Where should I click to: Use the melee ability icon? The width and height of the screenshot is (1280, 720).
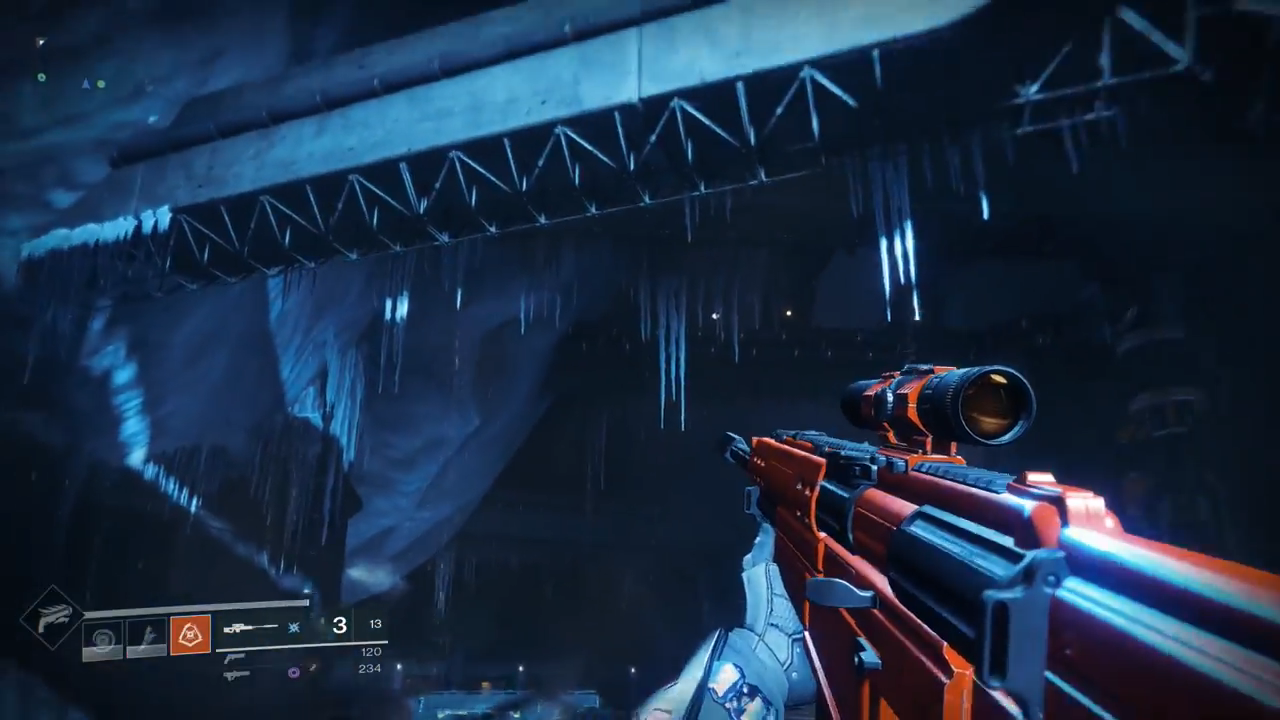[x=146, y=636]
